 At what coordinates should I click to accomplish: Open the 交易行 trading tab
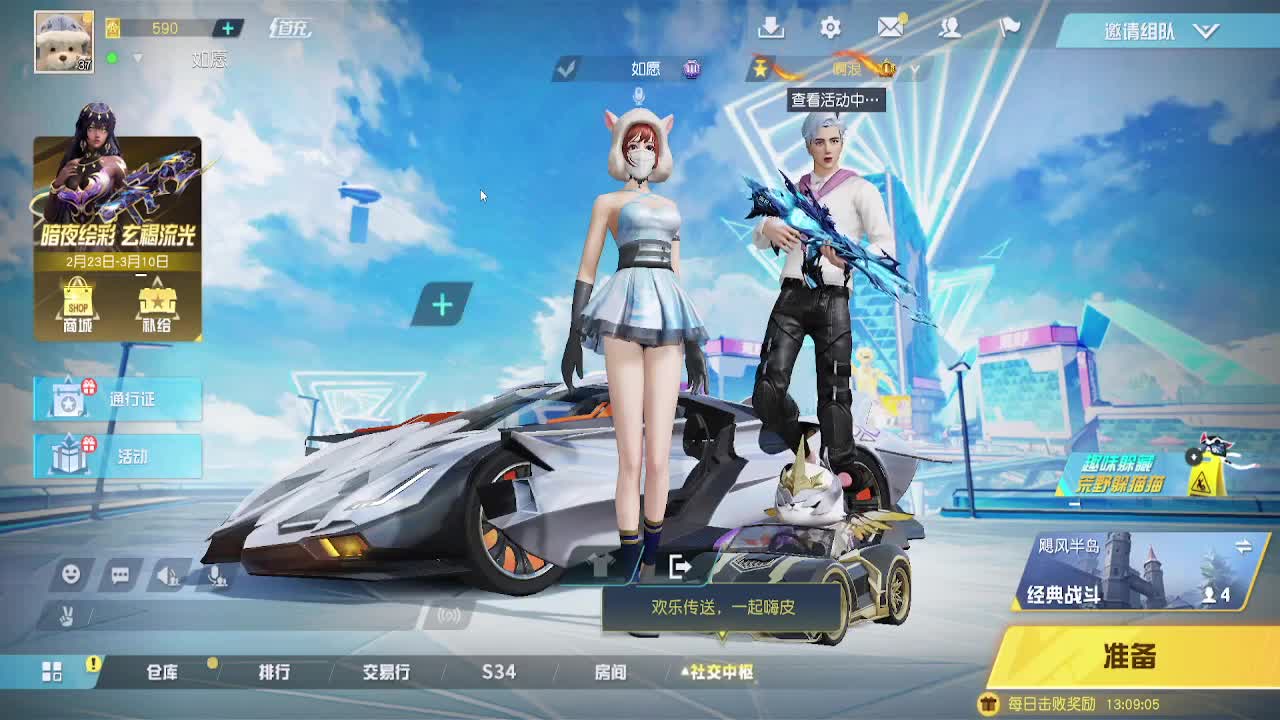pyautogui.click(x=388, y=673)
